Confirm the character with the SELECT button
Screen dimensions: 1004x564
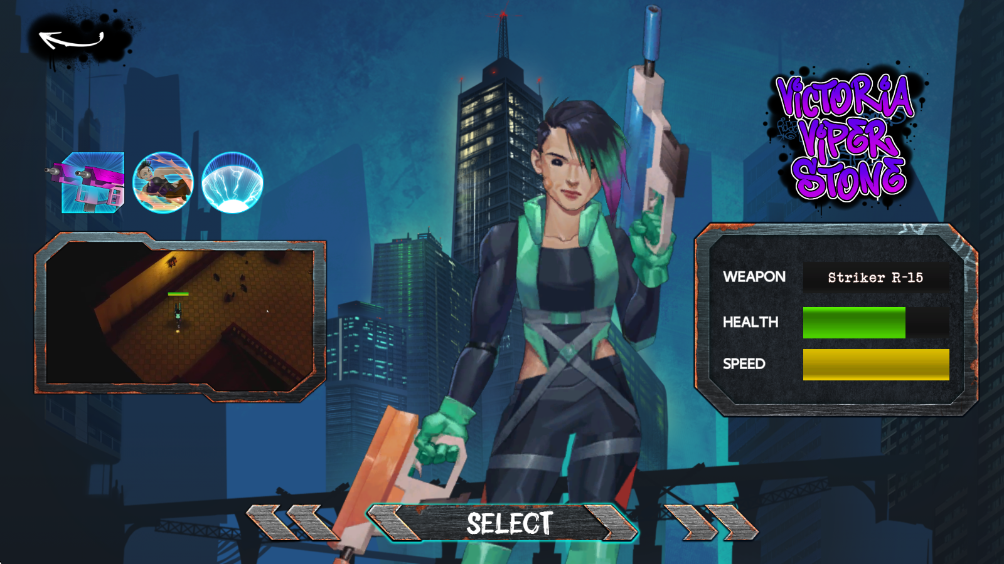(507, 523)
